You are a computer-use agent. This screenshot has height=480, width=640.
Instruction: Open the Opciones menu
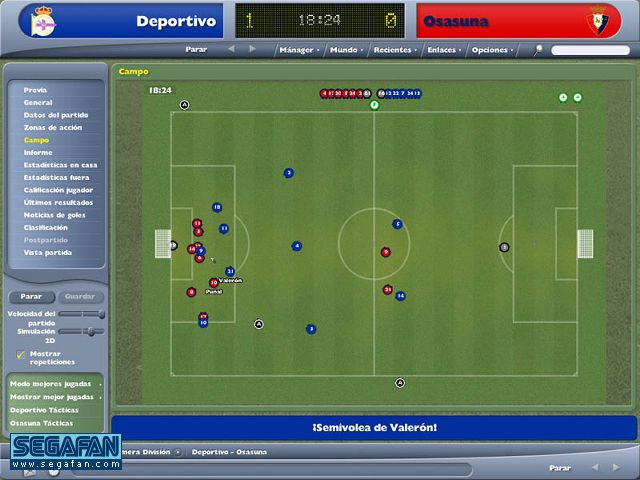point(490,49)
